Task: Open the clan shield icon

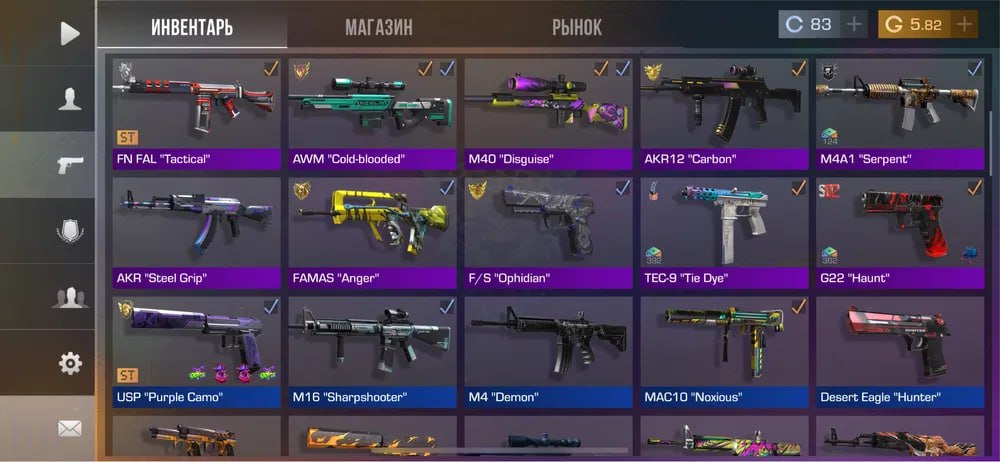Action: point(69,231)
